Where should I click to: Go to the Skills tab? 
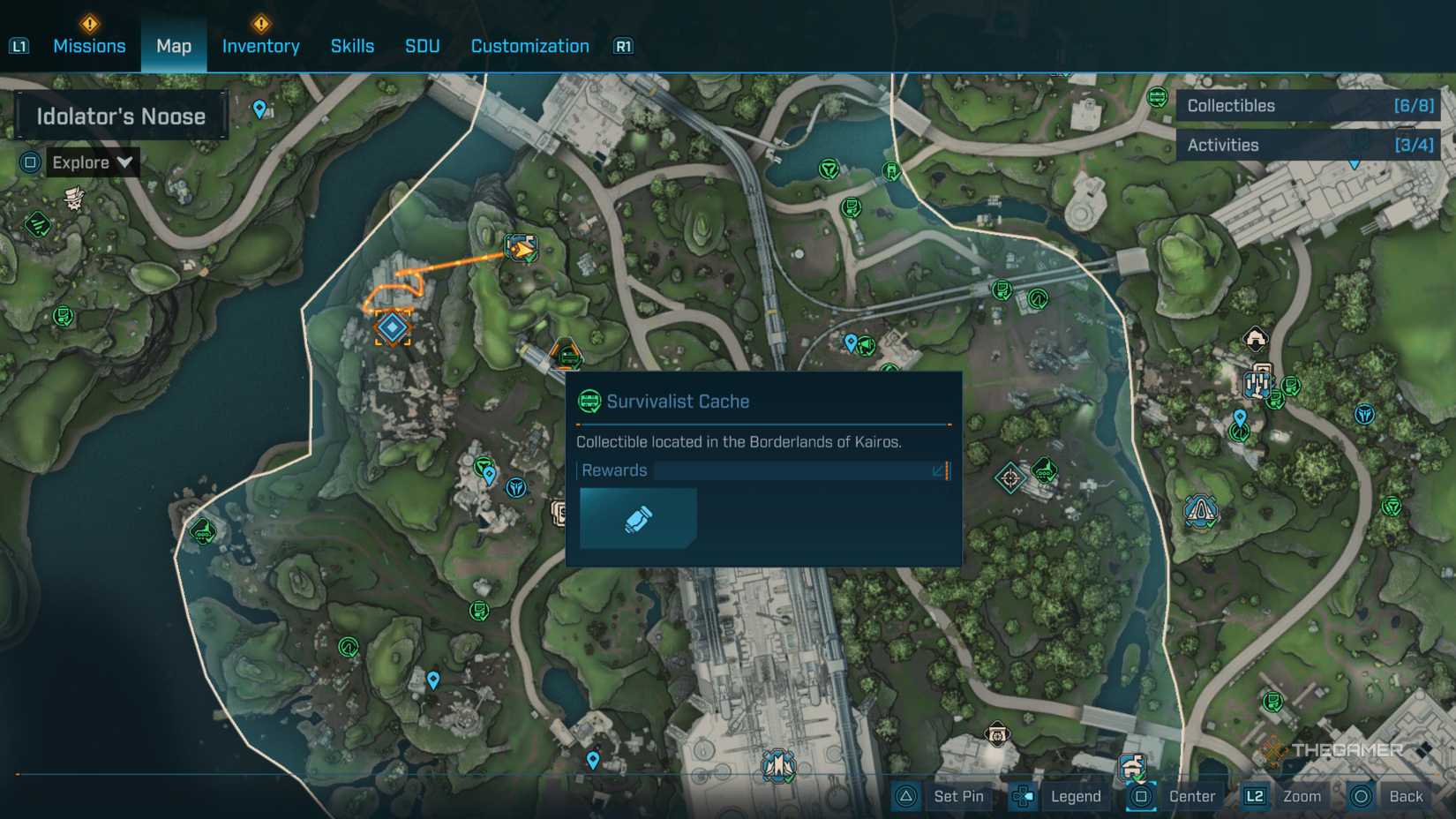click(x=352, y=46)
